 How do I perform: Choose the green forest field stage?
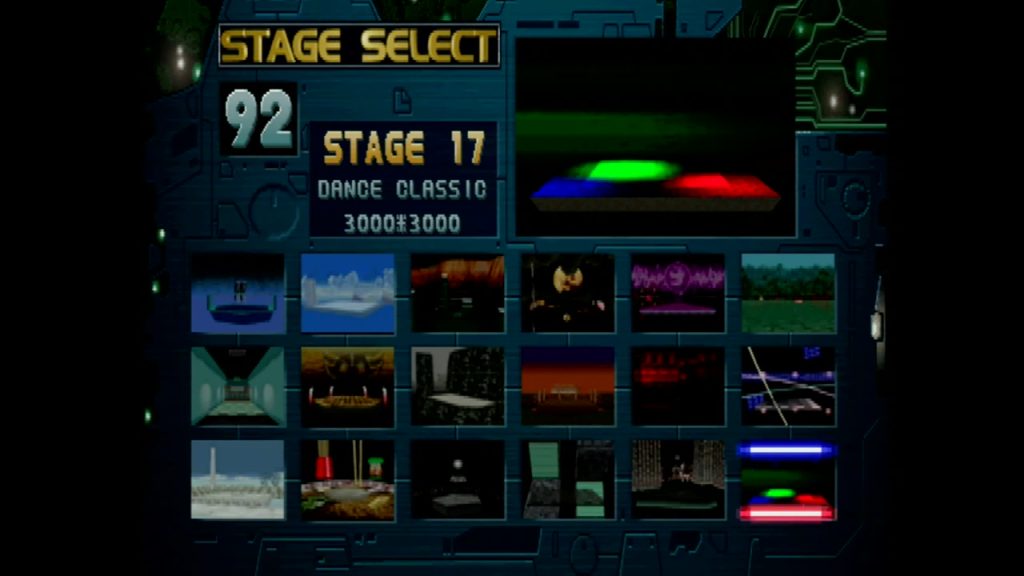click(x=788, y=293)
